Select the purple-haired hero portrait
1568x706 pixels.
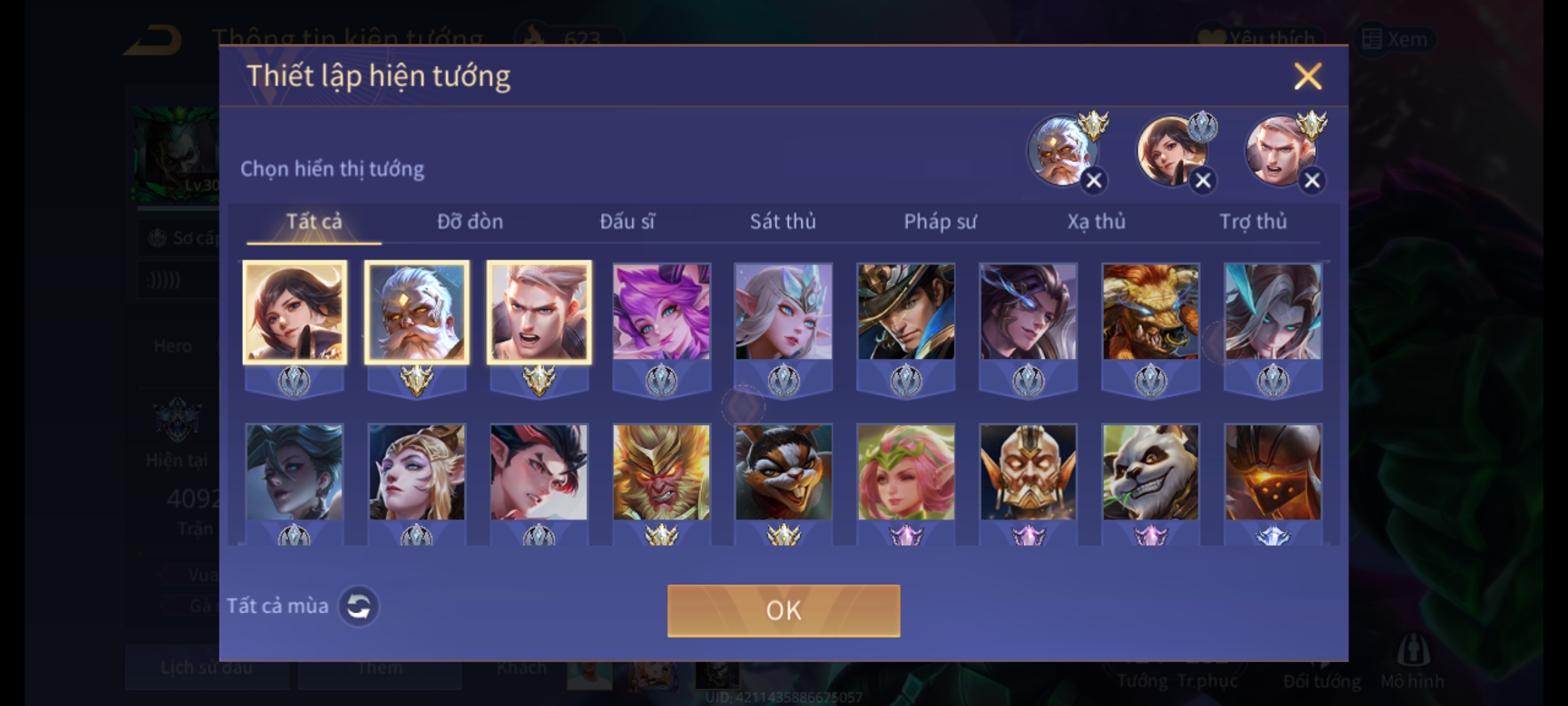click(661, 312)
